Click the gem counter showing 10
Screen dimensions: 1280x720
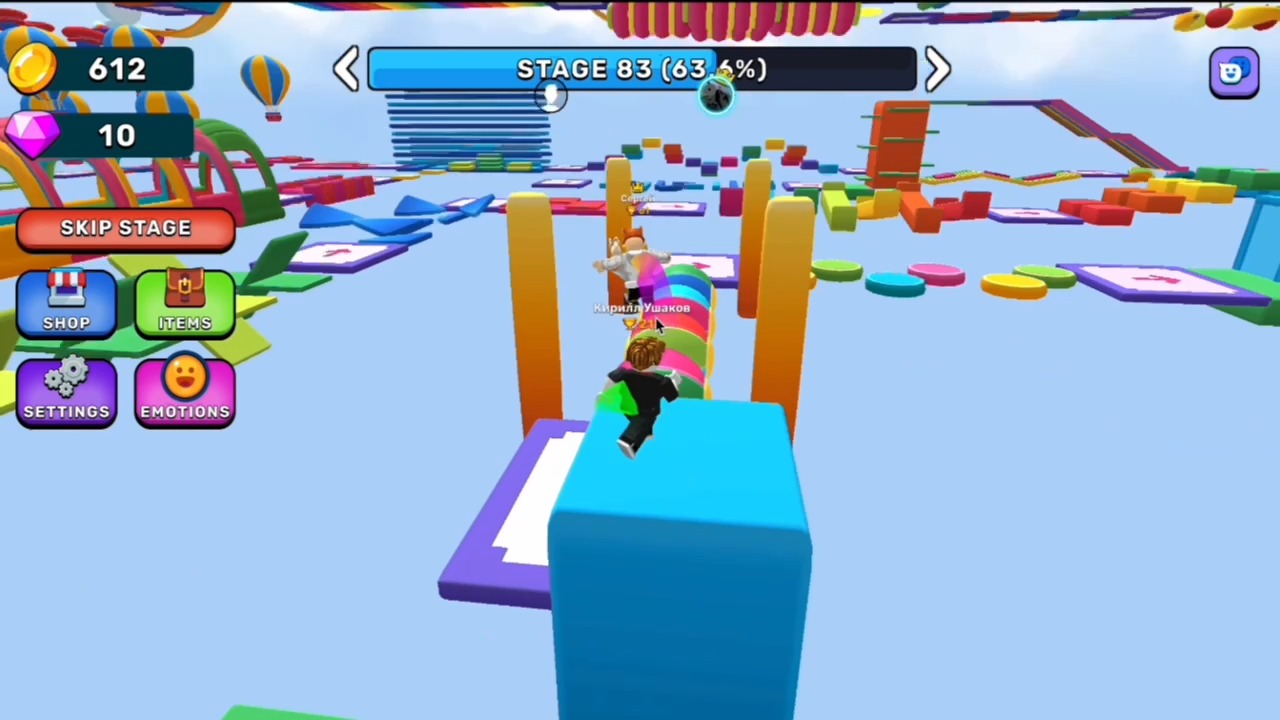pos(117,135)
